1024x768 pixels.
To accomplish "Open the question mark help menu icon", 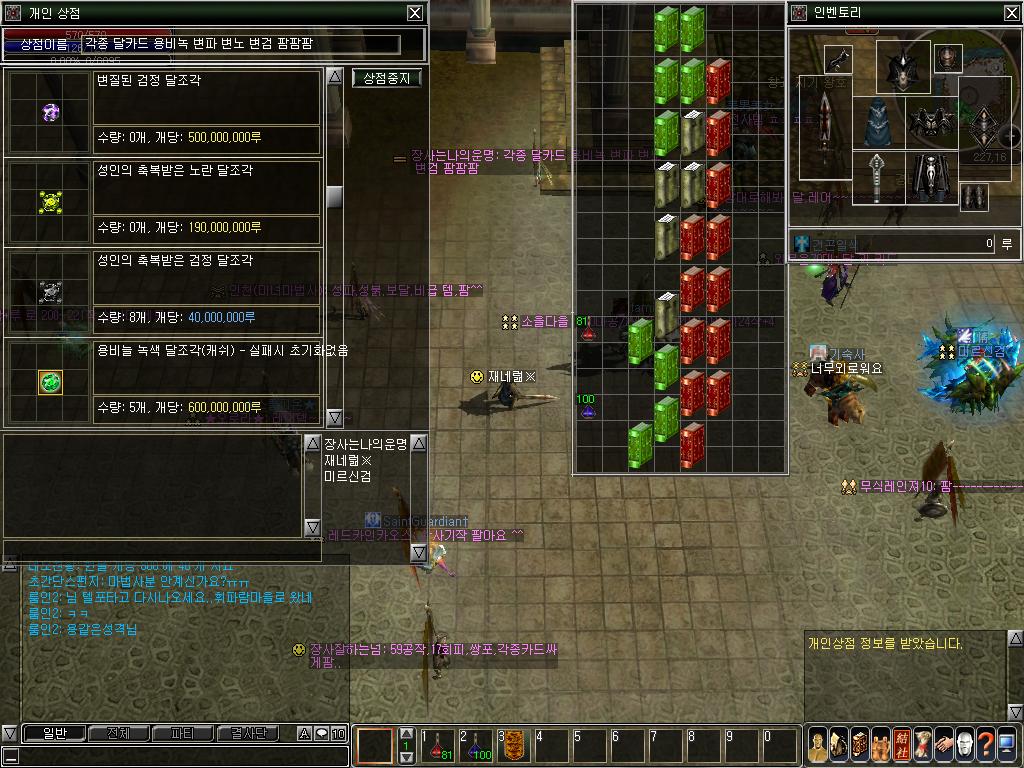I will click(x=985, y=745).
